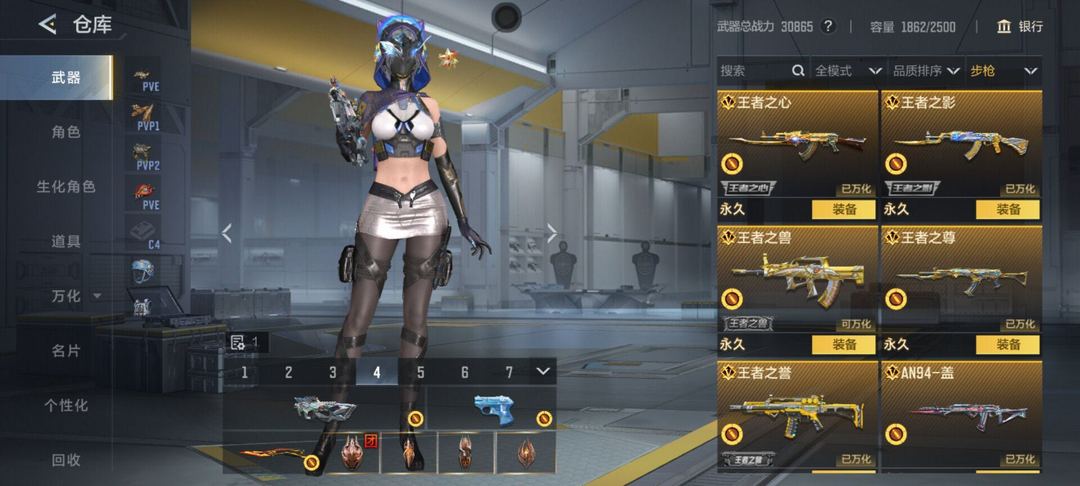The image size is (1080, 486).
Task: Open the 银行 bank
Action: [1019, 26]
